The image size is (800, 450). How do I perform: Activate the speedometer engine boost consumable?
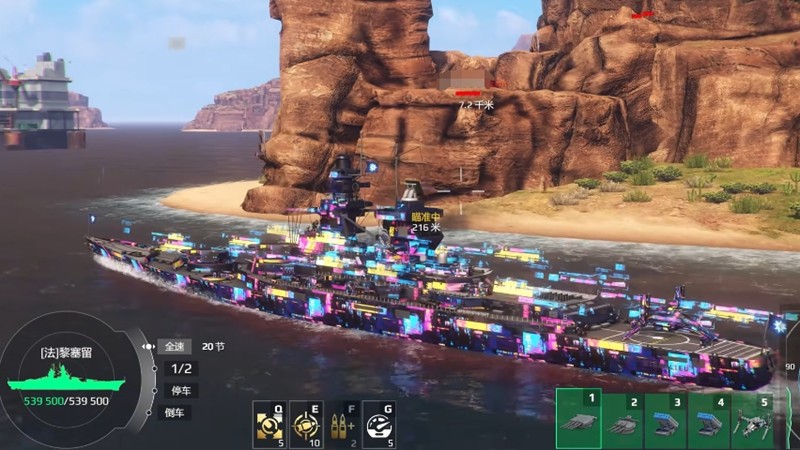point(377,425)
